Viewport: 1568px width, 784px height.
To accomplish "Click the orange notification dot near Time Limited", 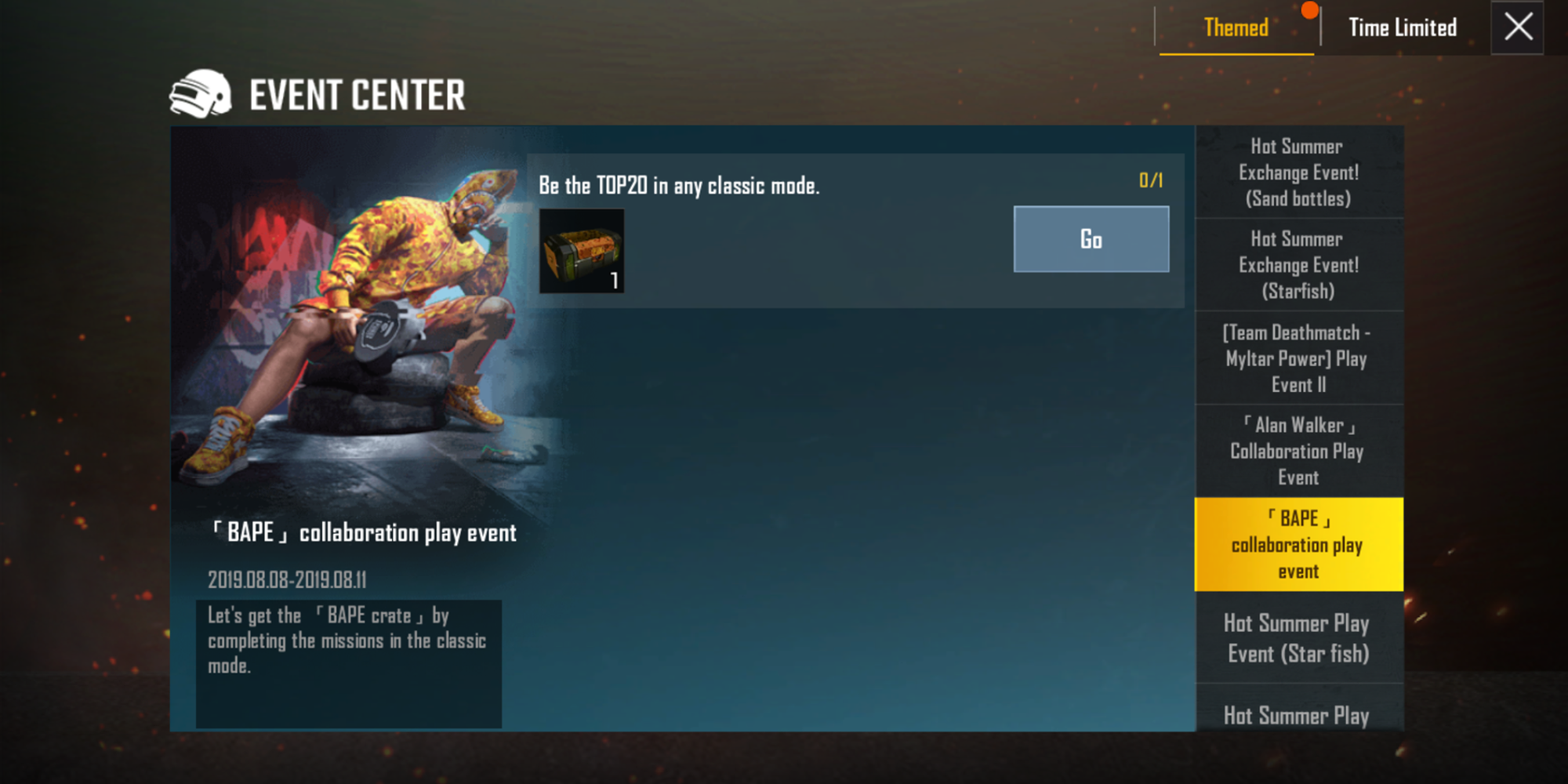I will click(x=1308, y=9).
